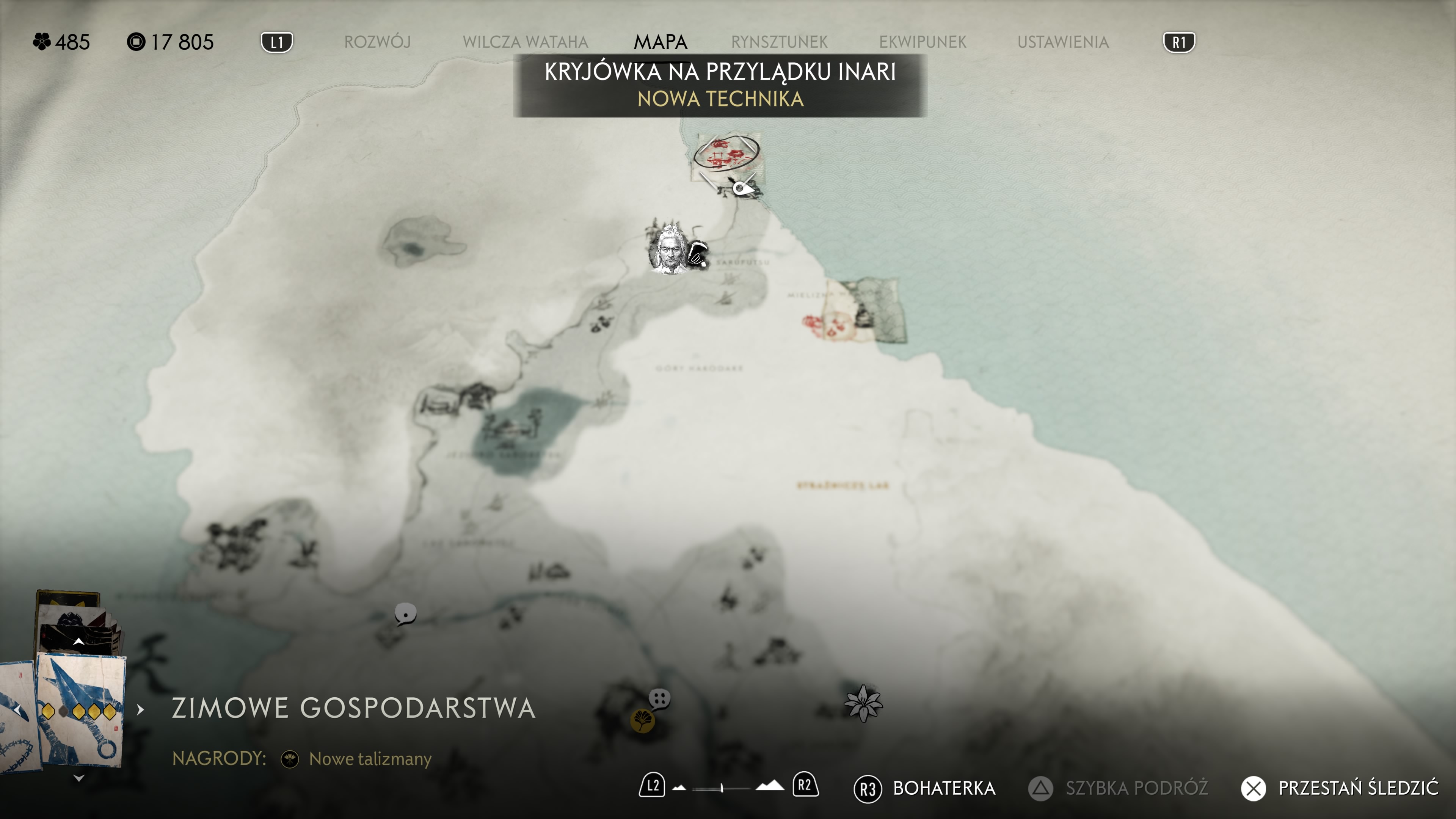The width and height of the screenshot is (1456, 819).
Task: Select the white flower map marker
Action: [863, 703]
